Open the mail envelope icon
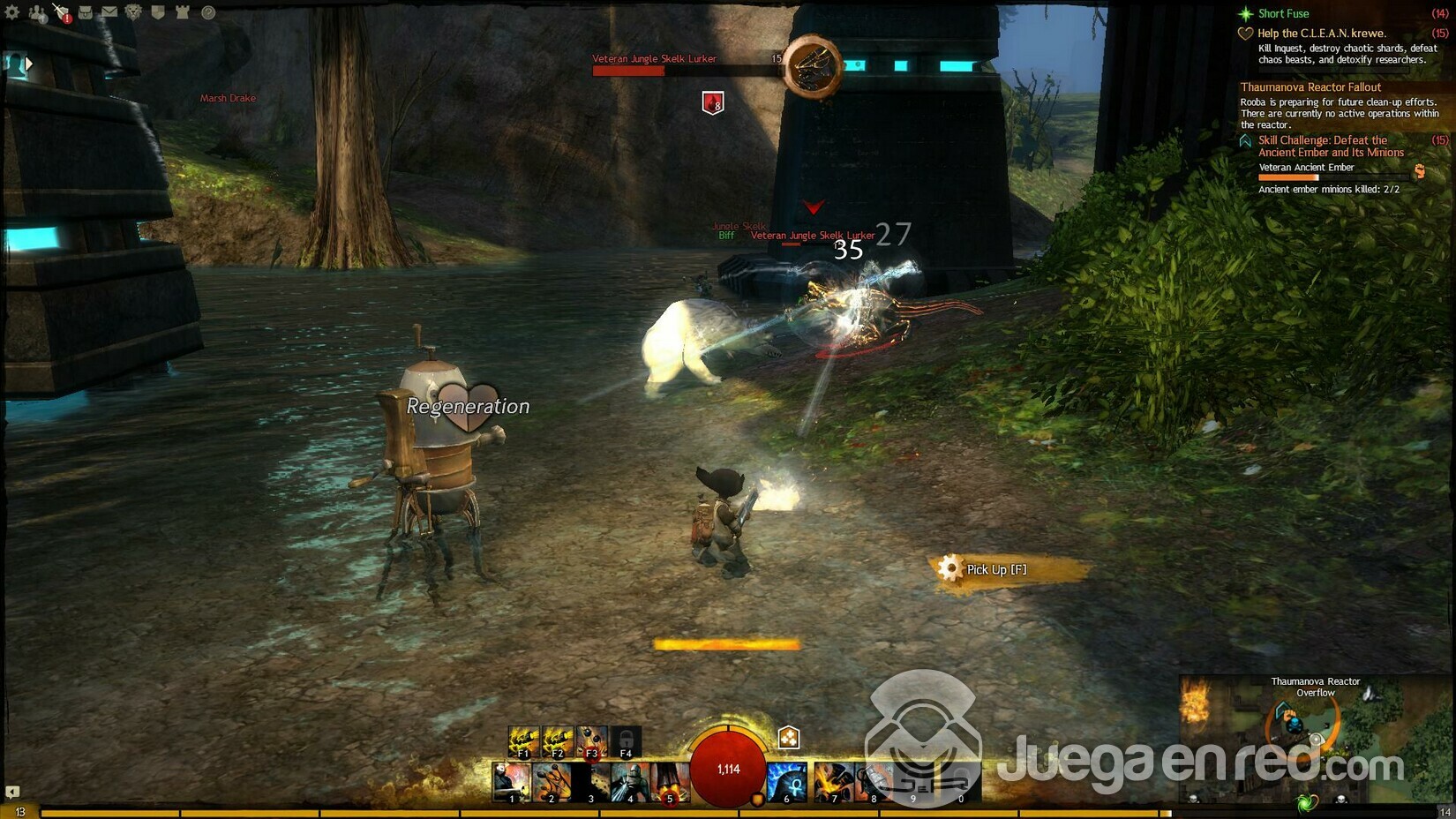The image size is (1456, 819). pyautogui.click(x=109, y=12)
